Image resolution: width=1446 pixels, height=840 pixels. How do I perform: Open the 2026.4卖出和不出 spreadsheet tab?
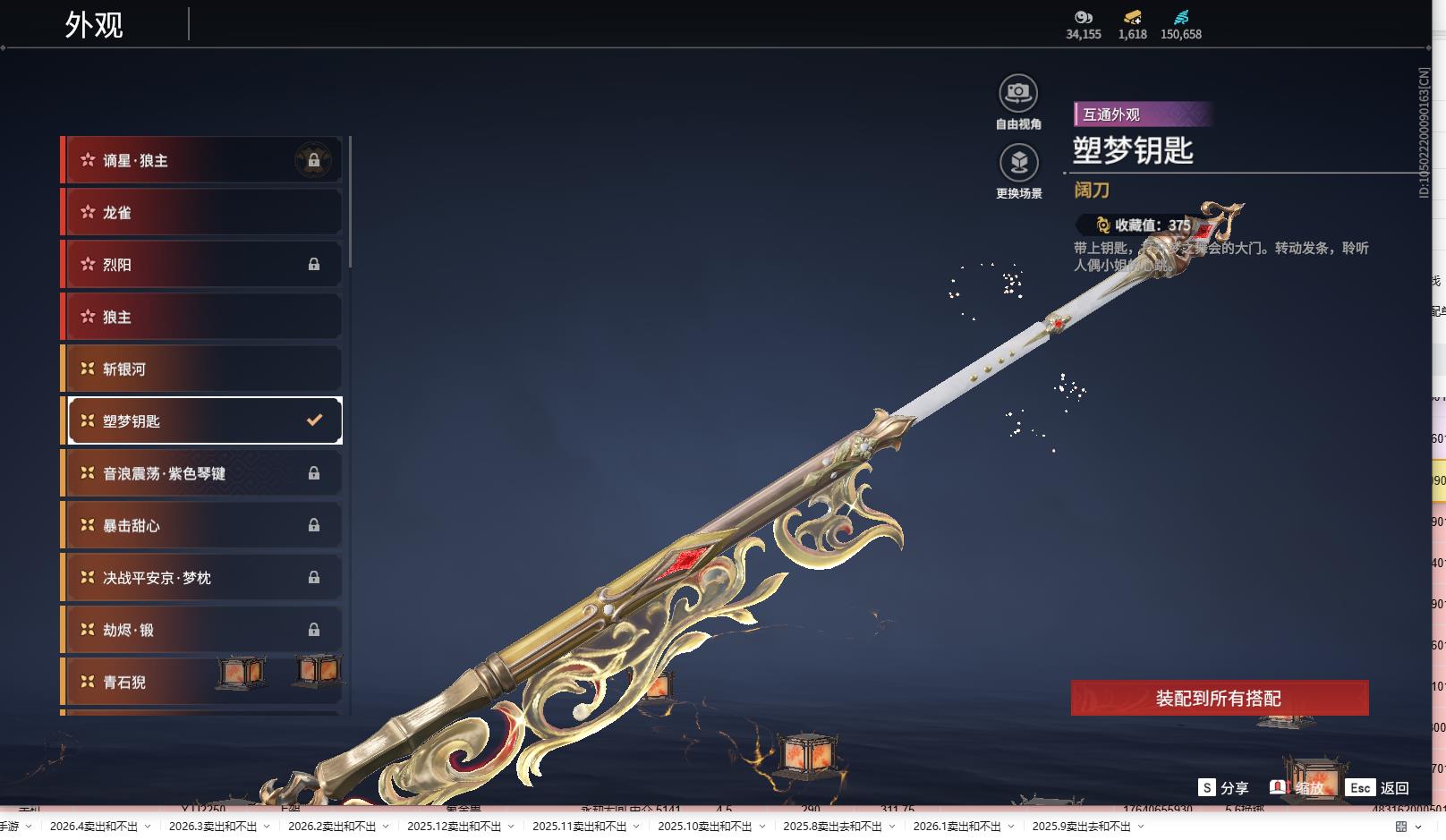coord(94,827)
